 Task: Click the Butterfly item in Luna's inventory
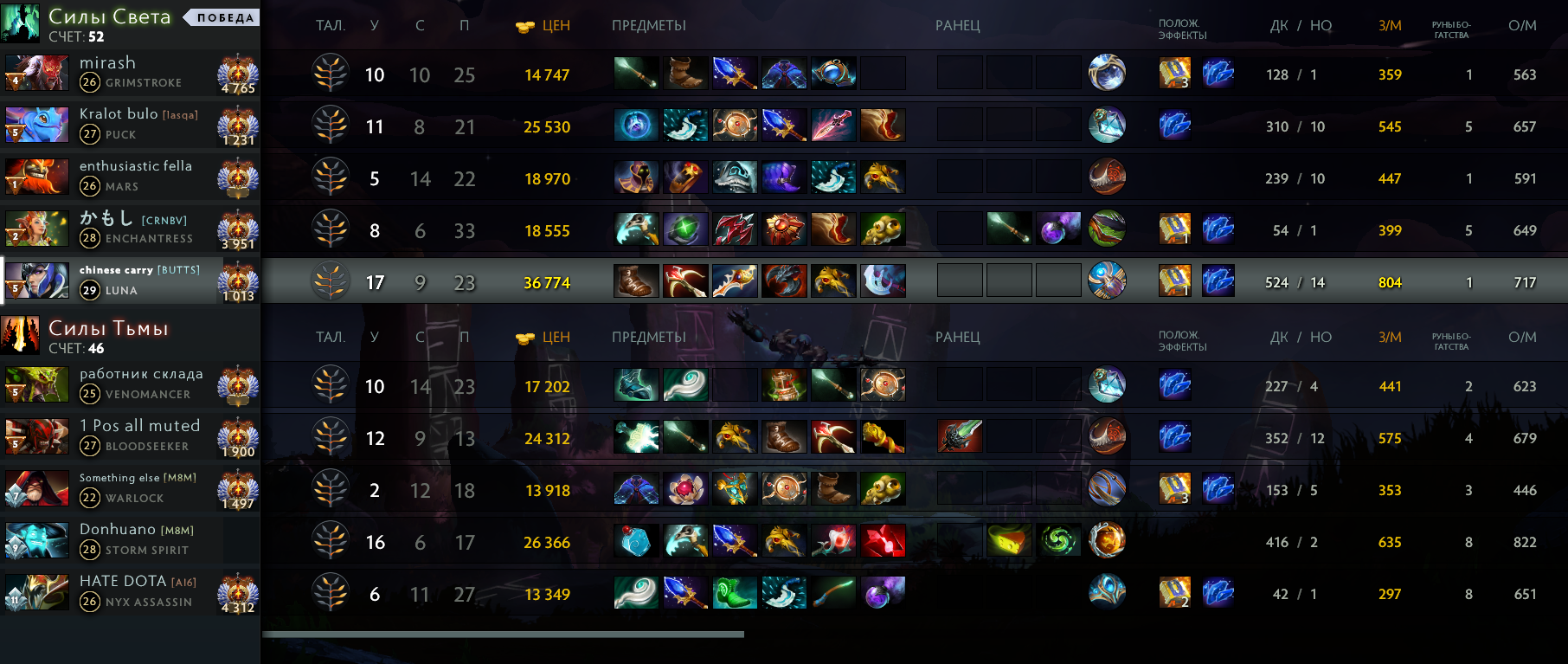click(734, 282)
